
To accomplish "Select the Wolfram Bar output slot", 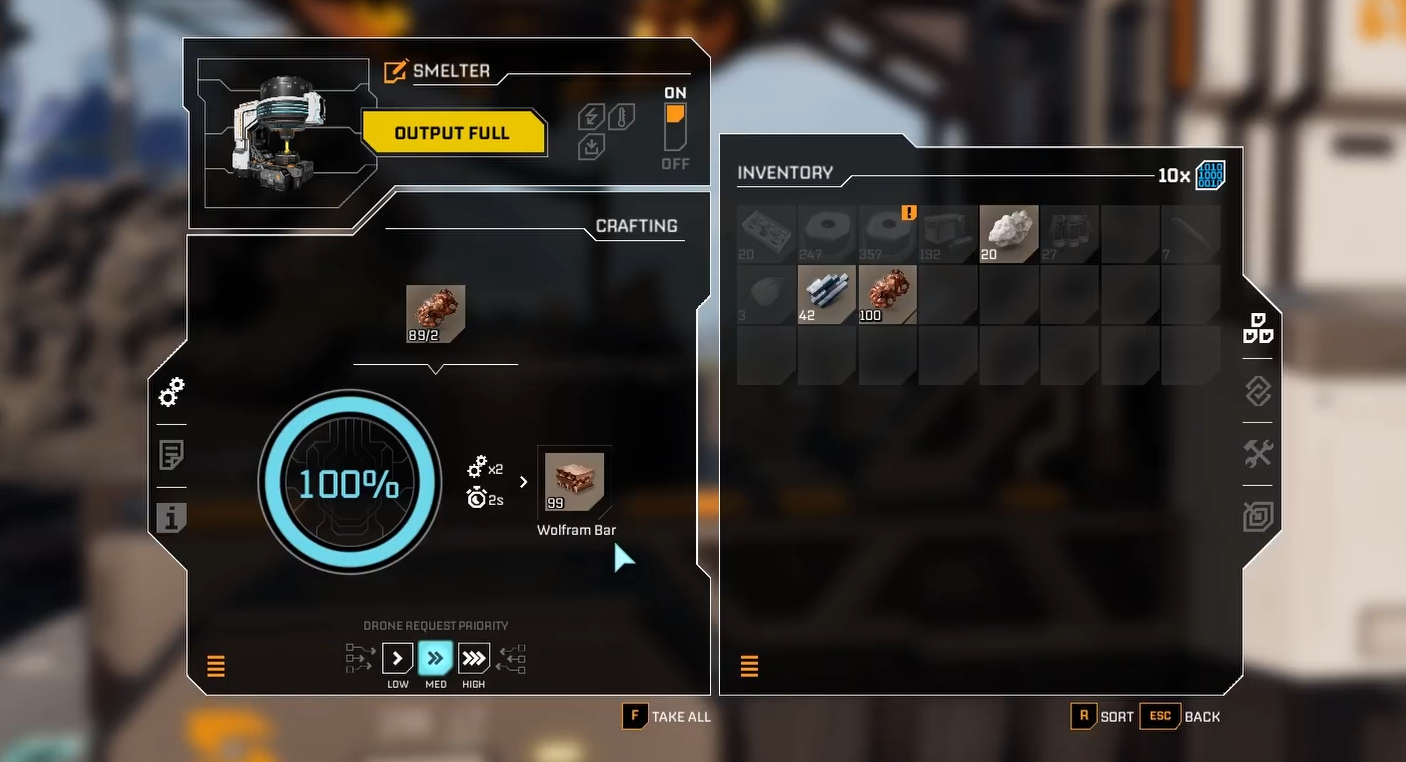I will [x=574, y=482].
